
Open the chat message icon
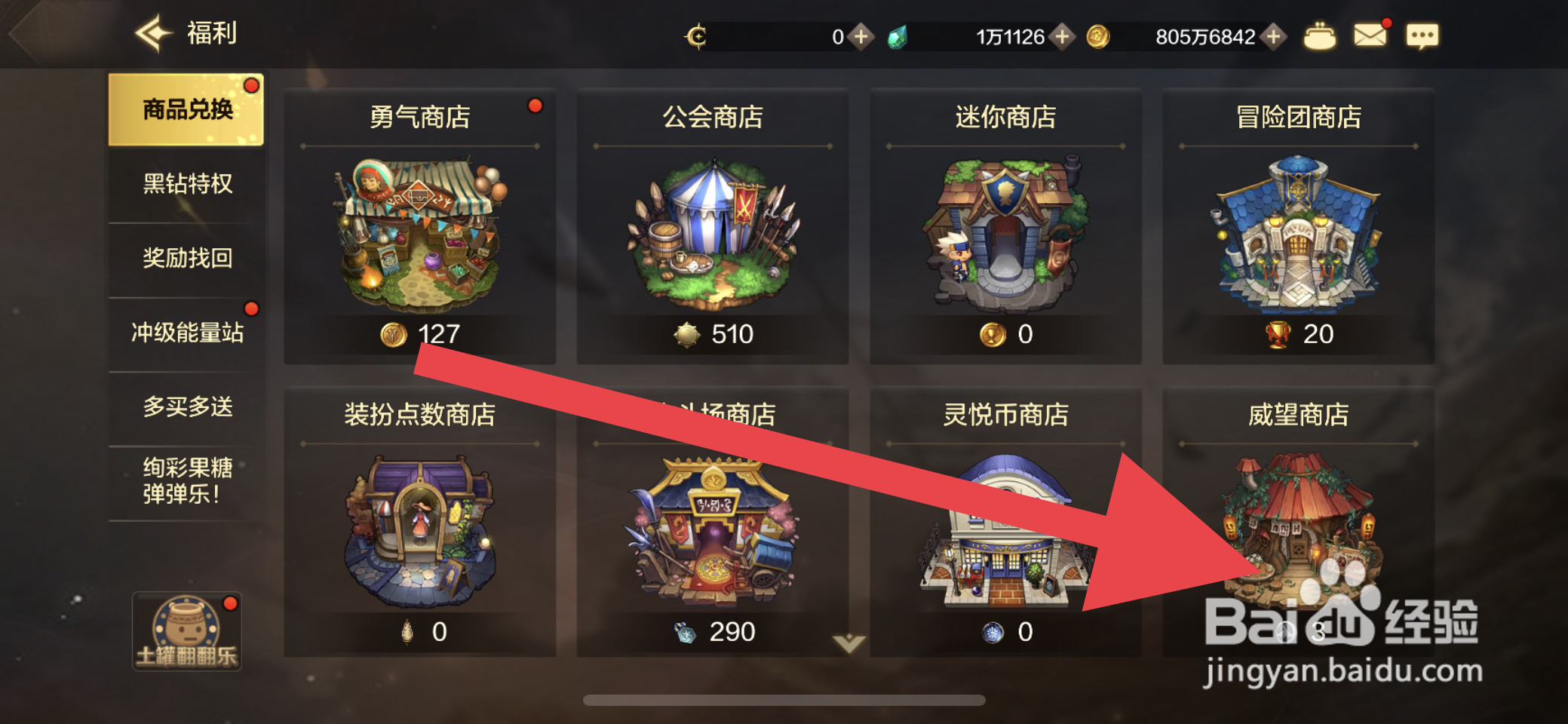click(1422, 35)
